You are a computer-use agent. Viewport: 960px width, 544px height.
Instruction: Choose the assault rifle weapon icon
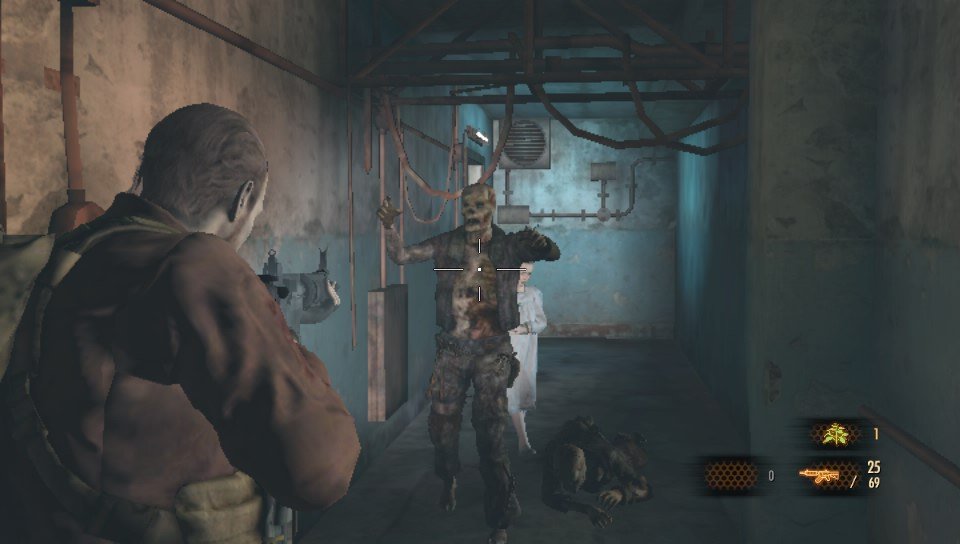pyautogui.click(x=819, y=476)
